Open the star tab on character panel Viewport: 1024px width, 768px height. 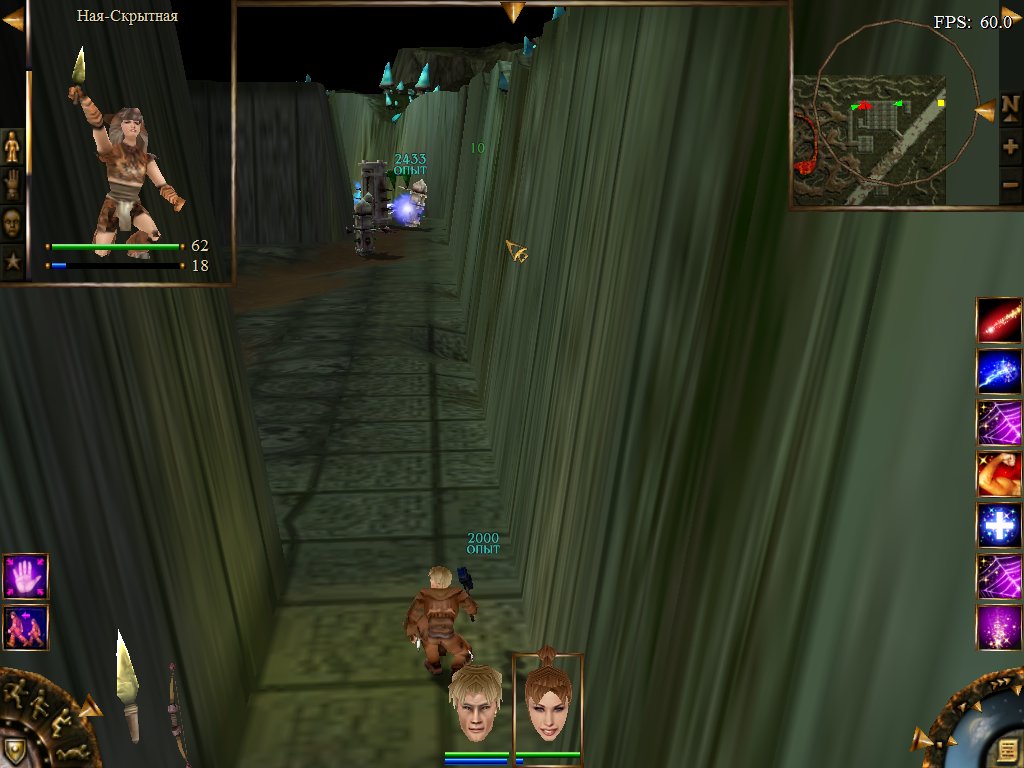(12, 262)
